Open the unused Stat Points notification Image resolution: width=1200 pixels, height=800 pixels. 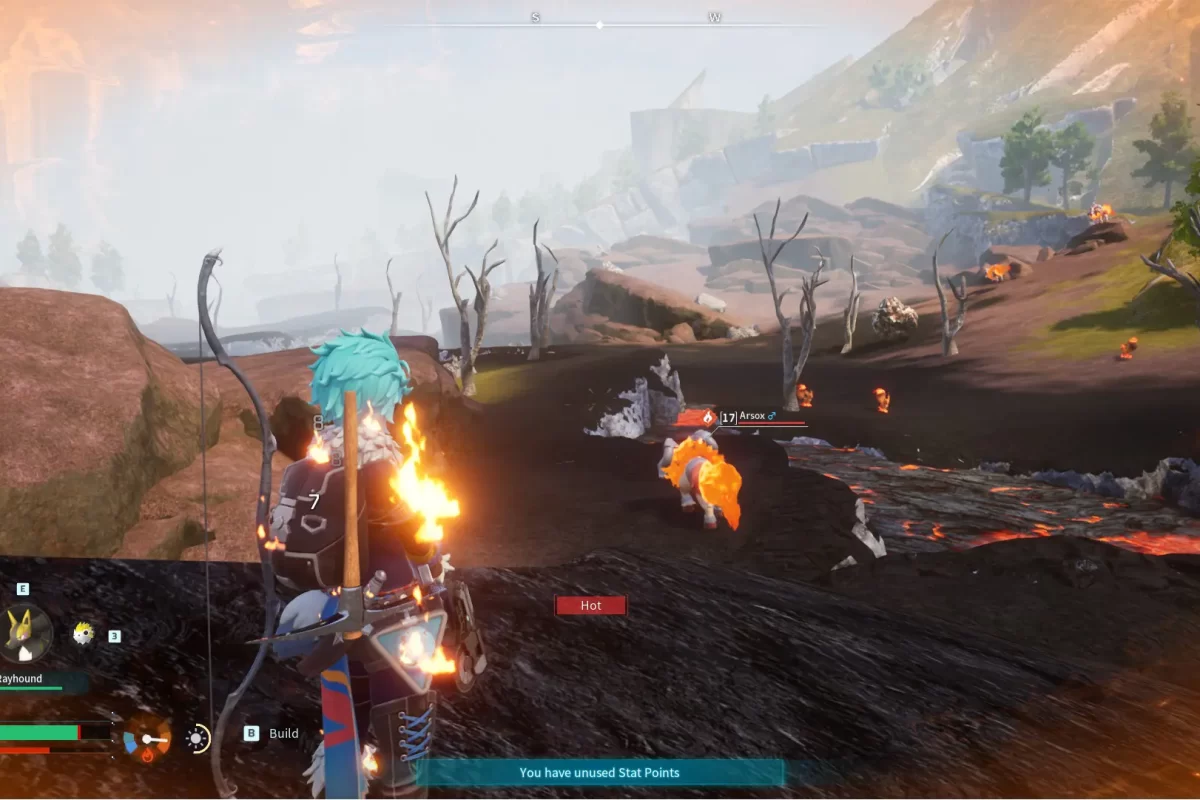(600, 772)
